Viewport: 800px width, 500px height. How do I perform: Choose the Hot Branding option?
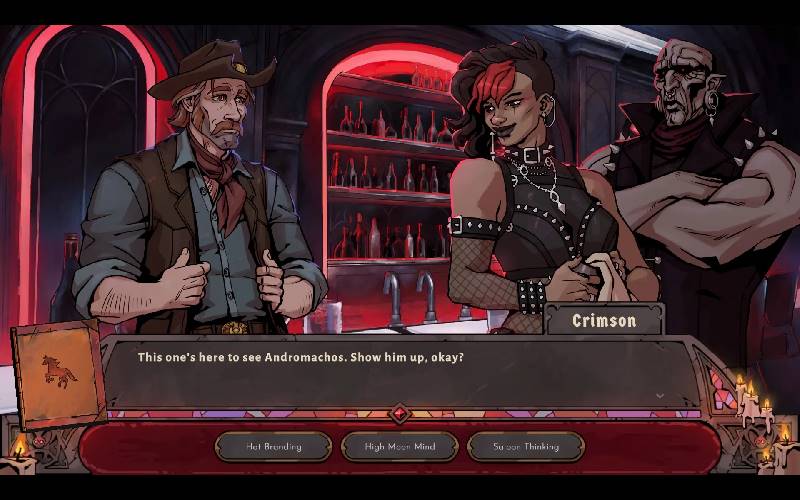click(273, 446)
